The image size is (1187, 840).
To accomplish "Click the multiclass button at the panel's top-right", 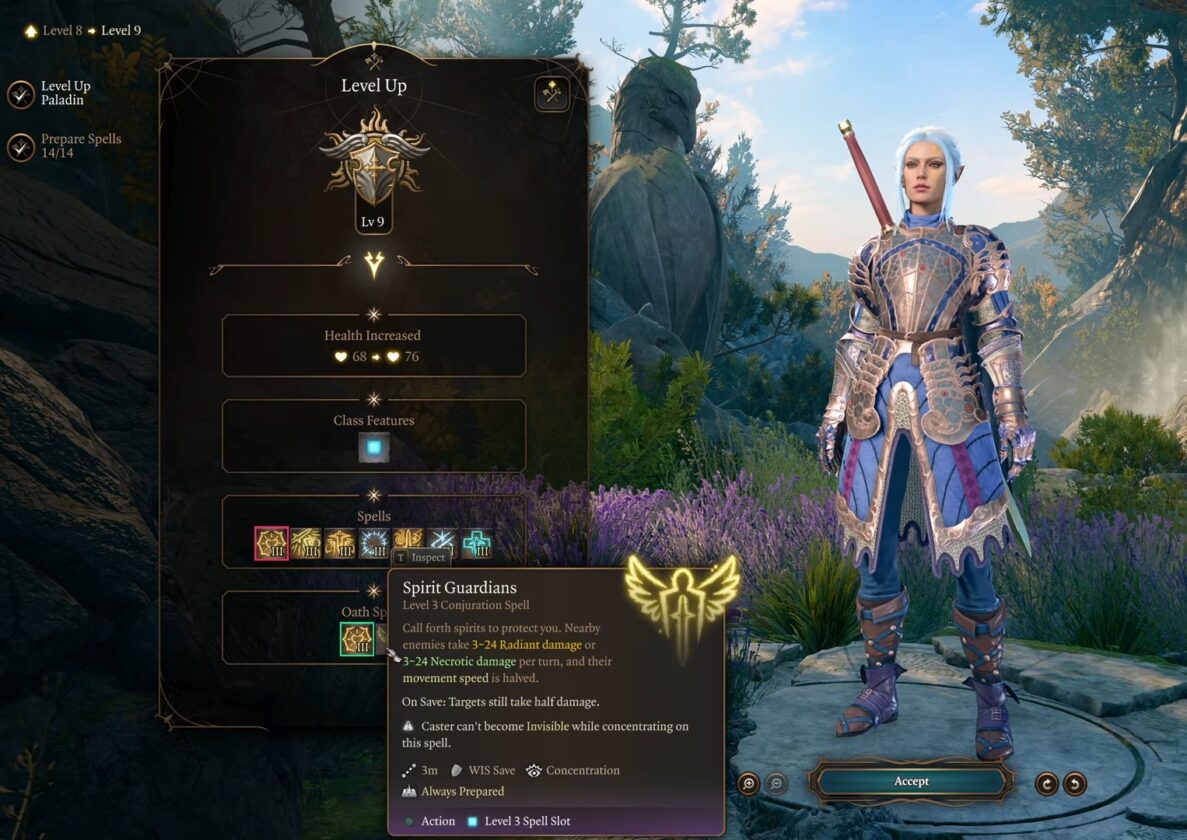I will 551,94.
